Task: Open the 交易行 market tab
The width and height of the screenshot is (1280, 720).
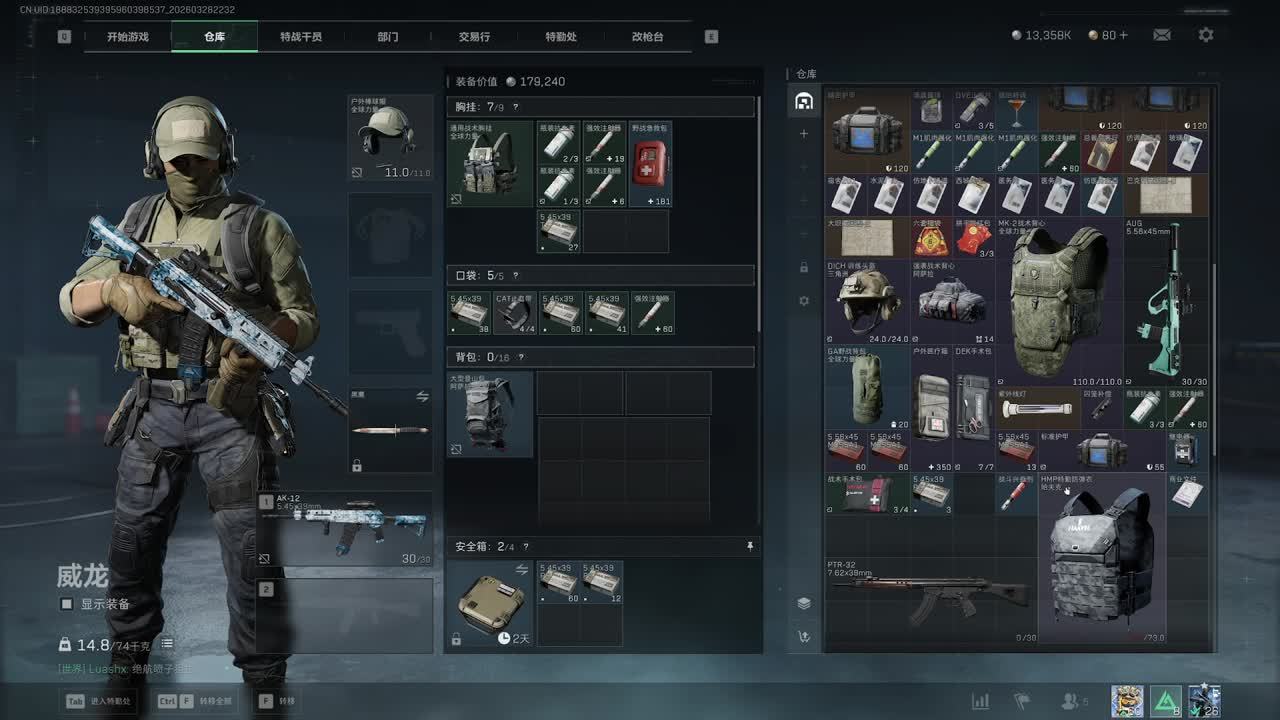Action: point(474,37)
